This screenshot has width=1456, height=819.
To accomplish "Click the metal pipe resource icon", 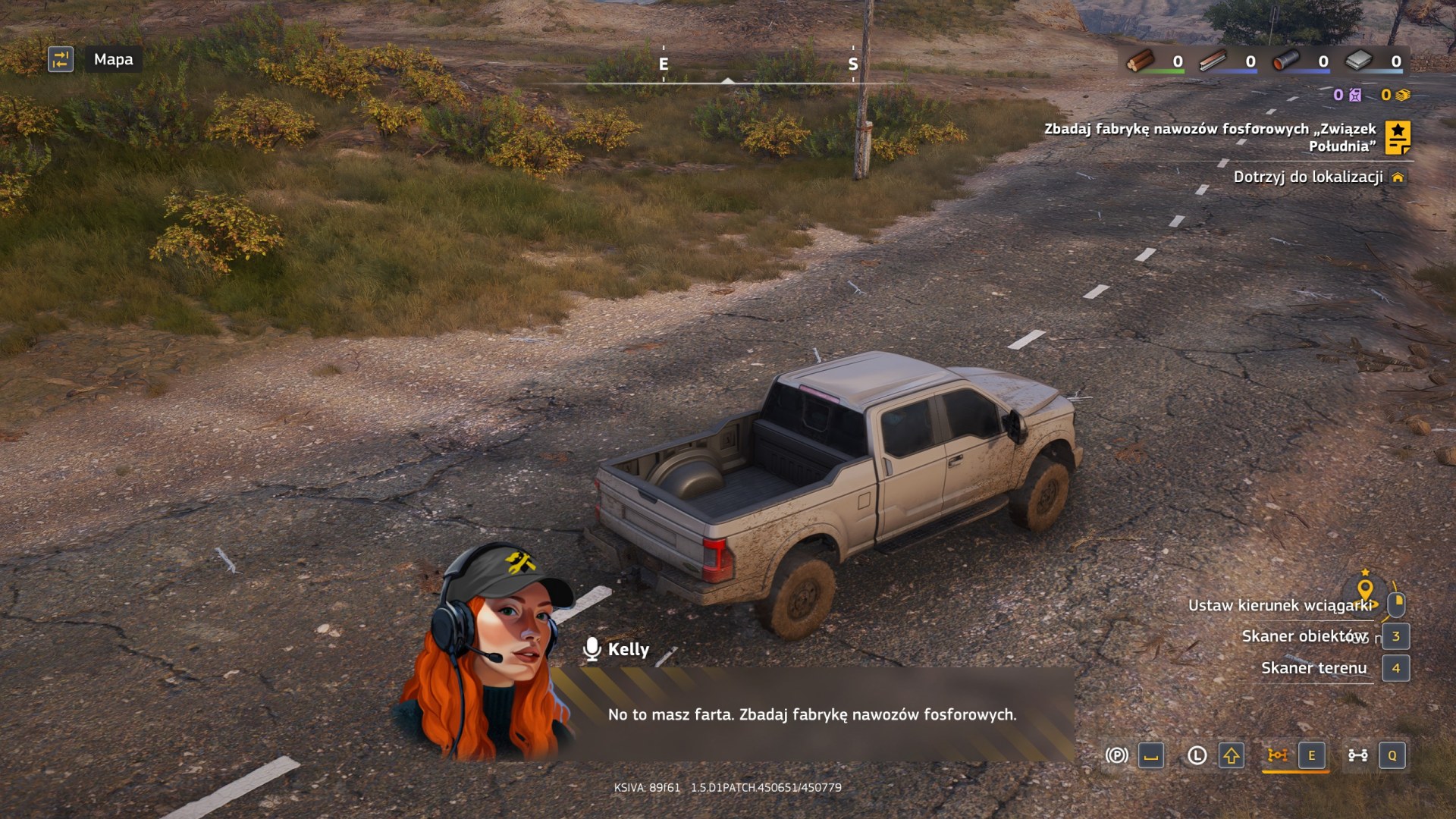I will [x=1286, y=61].
